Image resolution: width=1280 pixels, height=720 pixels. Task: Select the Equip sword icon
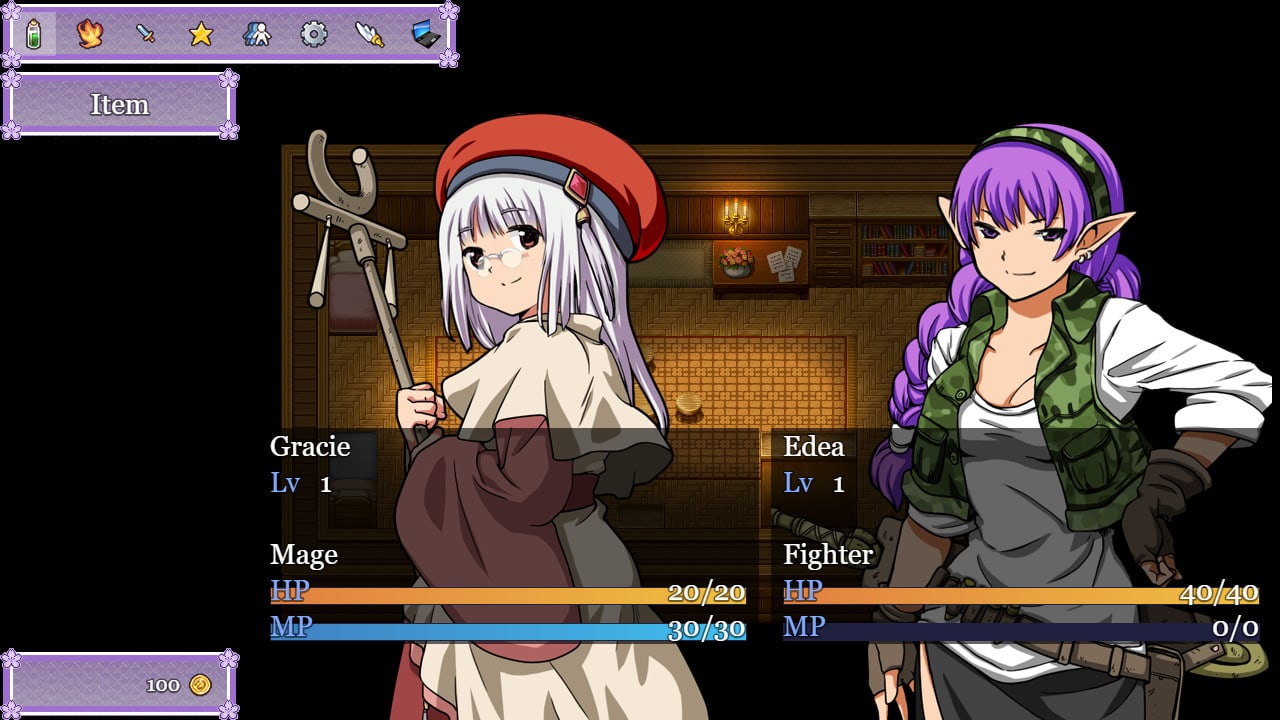[x=146, y=35]
